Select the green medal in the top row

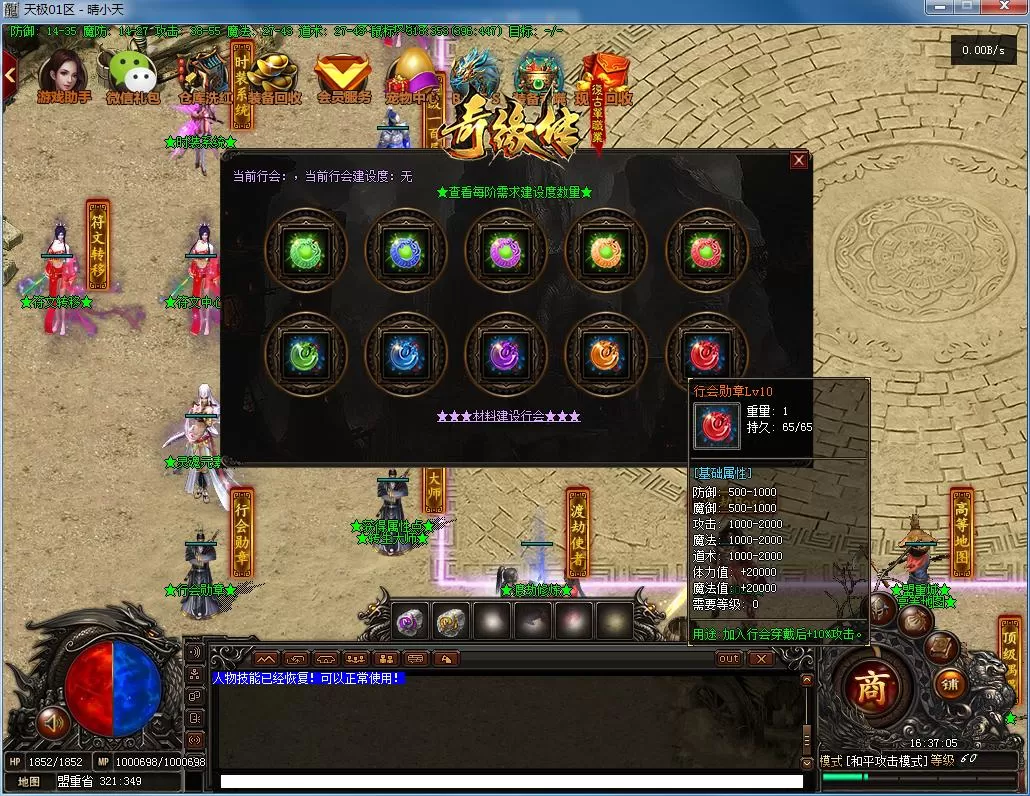tap(306, 250)
